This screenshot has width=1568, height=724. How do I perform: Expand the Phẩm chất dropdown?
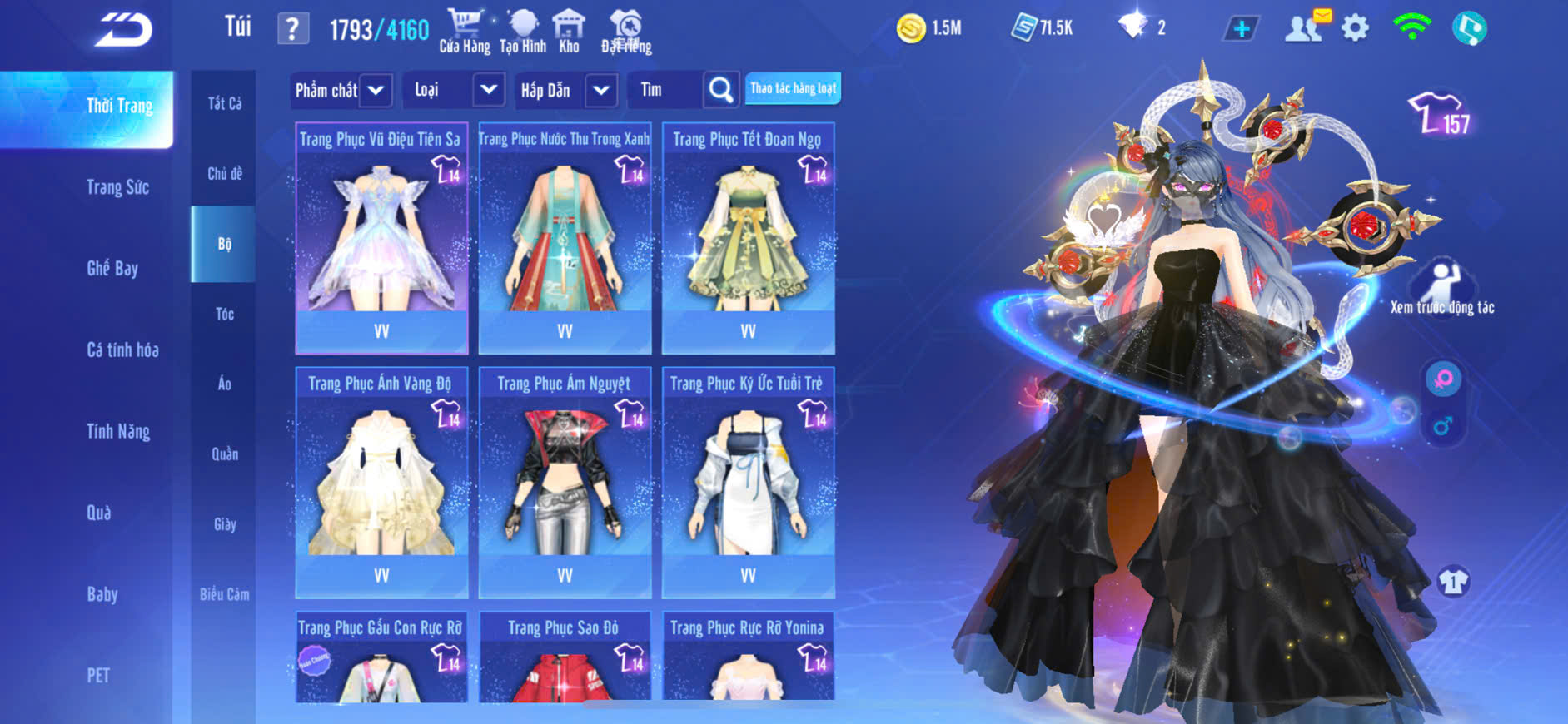376,90
